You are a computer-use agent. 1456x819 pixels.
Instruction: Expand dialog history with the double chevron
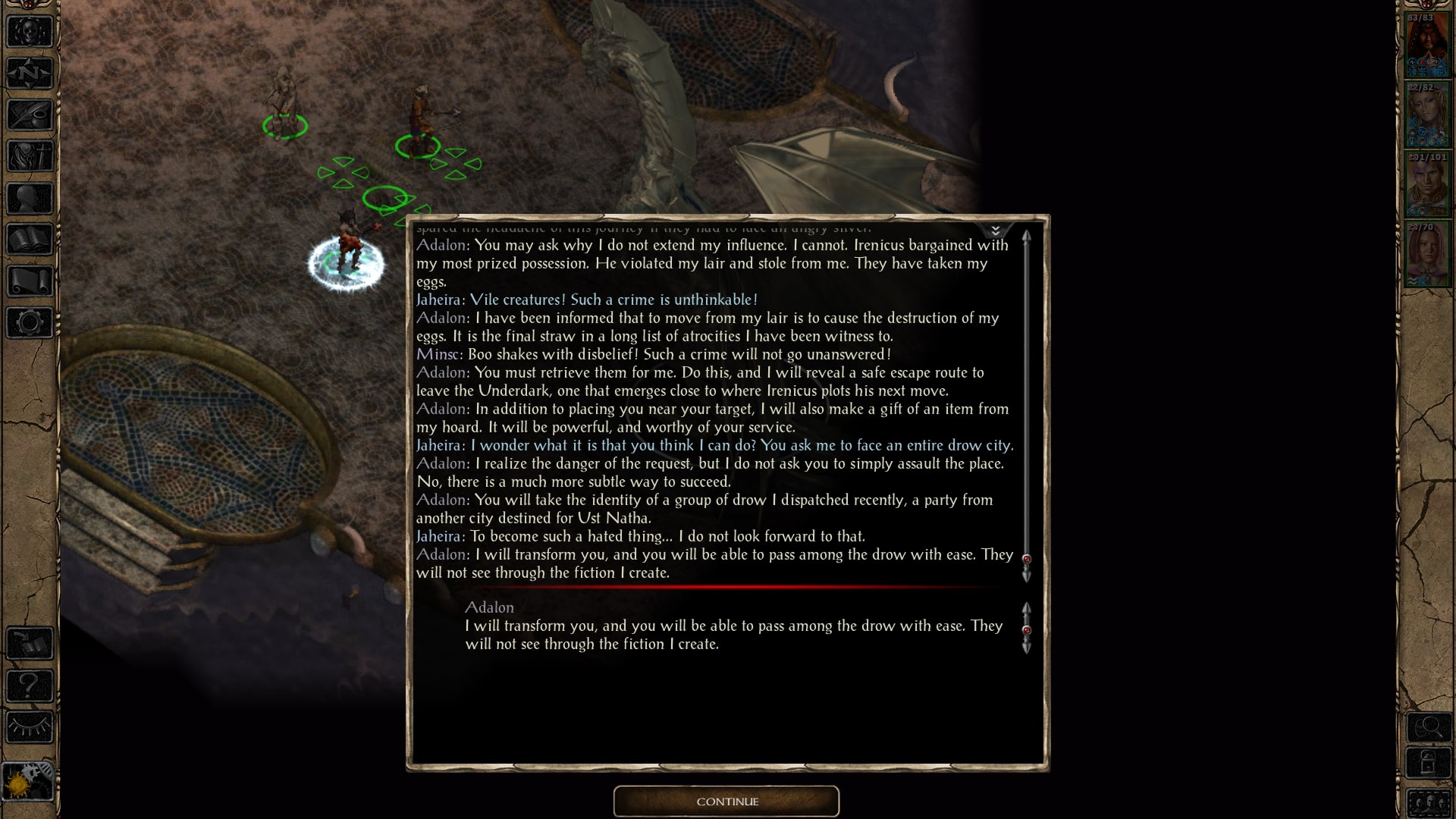click(x=994, y=229)
